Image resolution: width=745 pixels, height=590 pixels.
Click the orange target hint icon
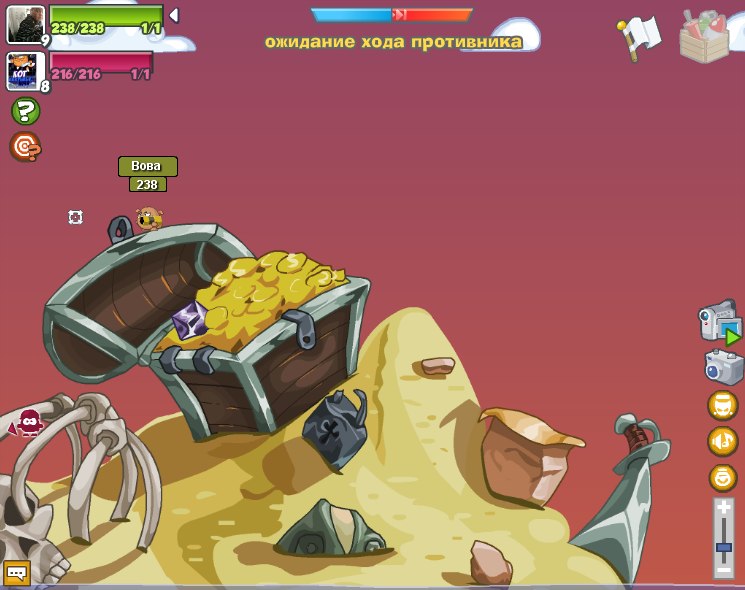tap(25, 147)
